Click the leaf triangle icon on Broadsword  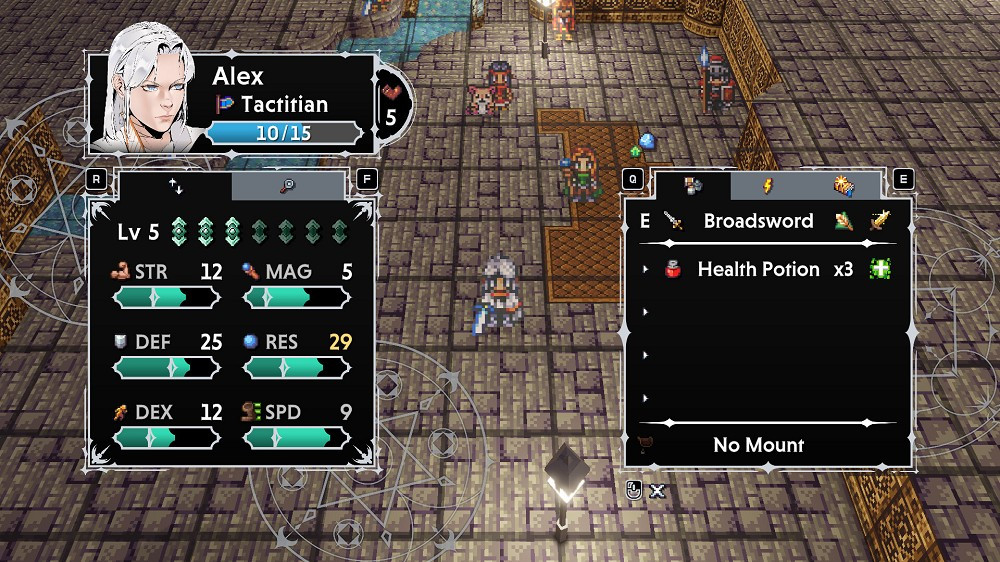843,221
